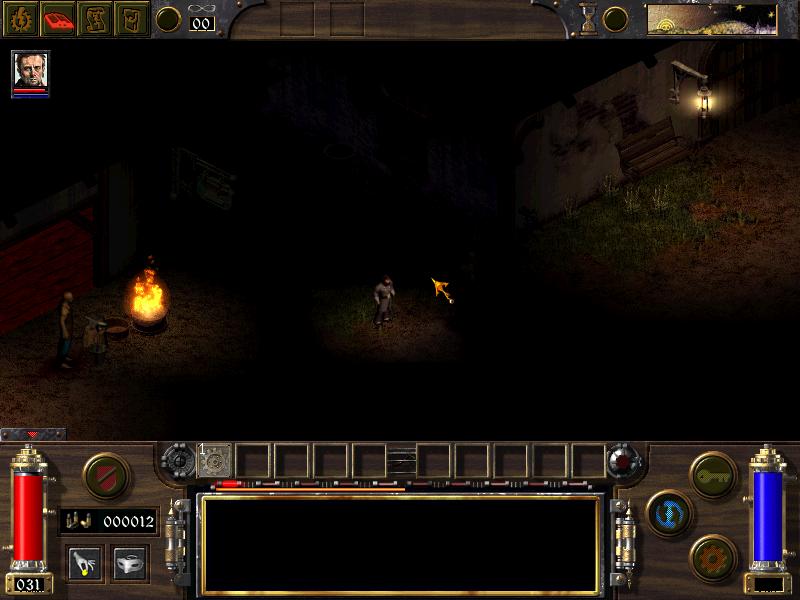Click the hourglass sleep button
The height and width of the screenshot is (600, 800).
click(x=590, y=19)
